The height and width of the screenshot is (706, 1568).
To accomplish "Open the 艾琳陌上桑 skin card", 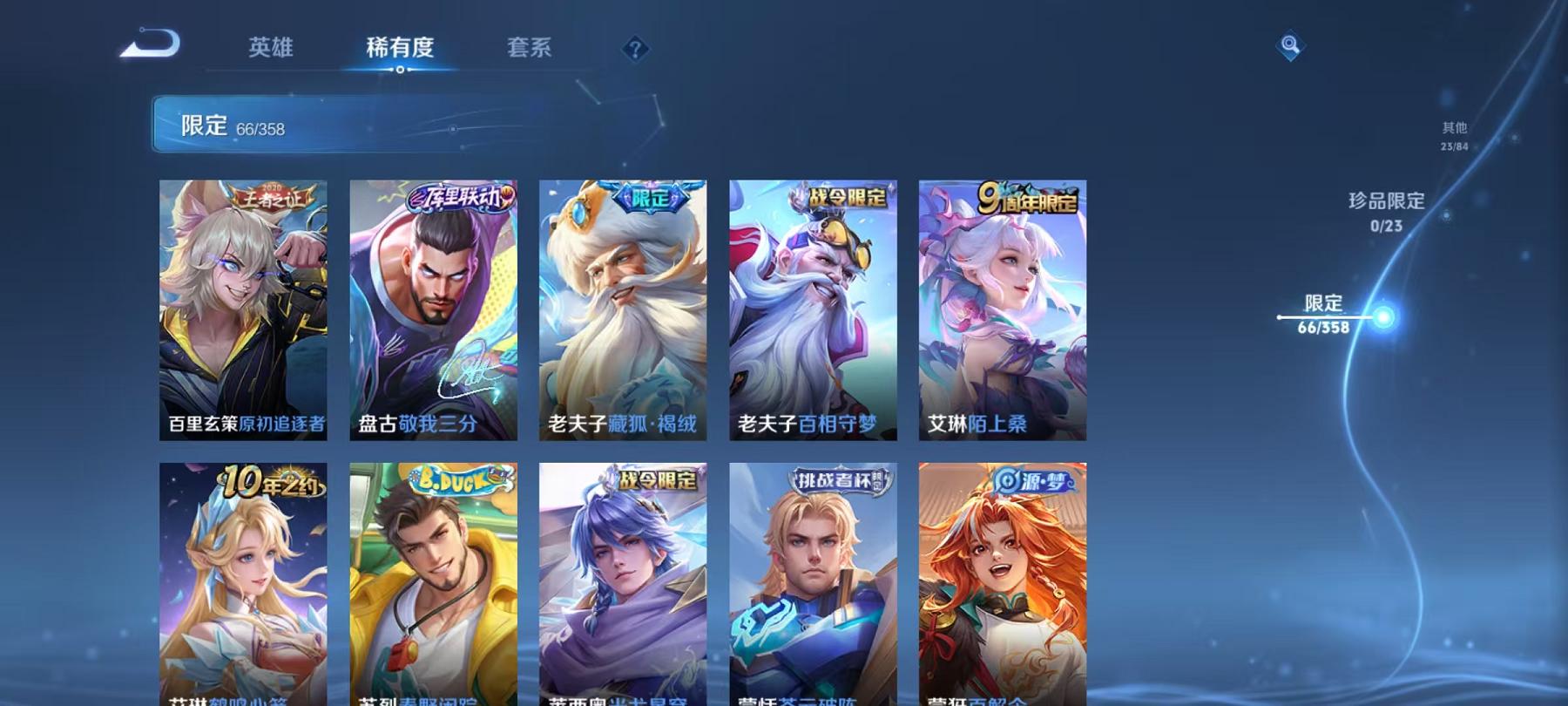I will tap(1006, 309).
